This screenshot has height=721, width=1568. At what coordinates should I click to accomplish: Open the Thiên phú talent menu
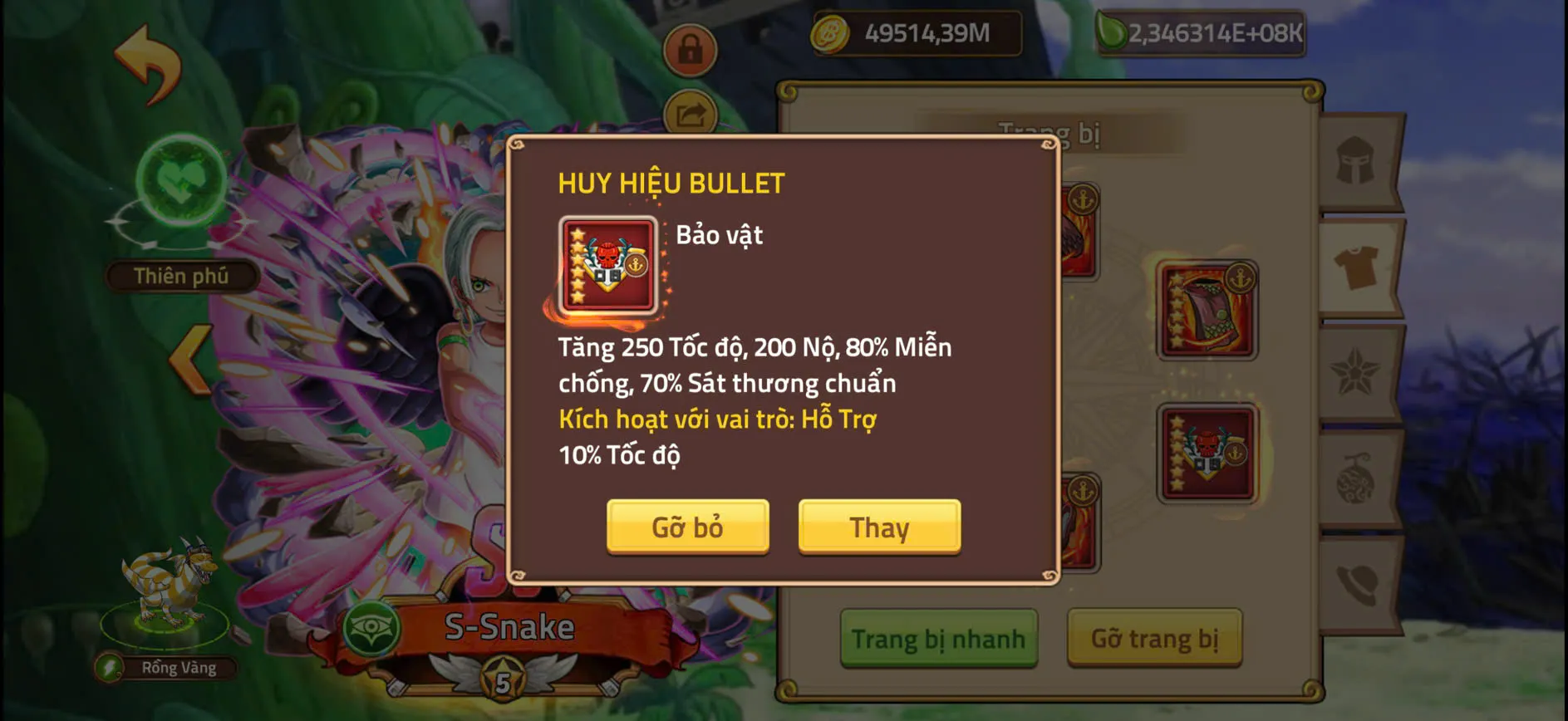pyautogui.click(x=181, y=276)
